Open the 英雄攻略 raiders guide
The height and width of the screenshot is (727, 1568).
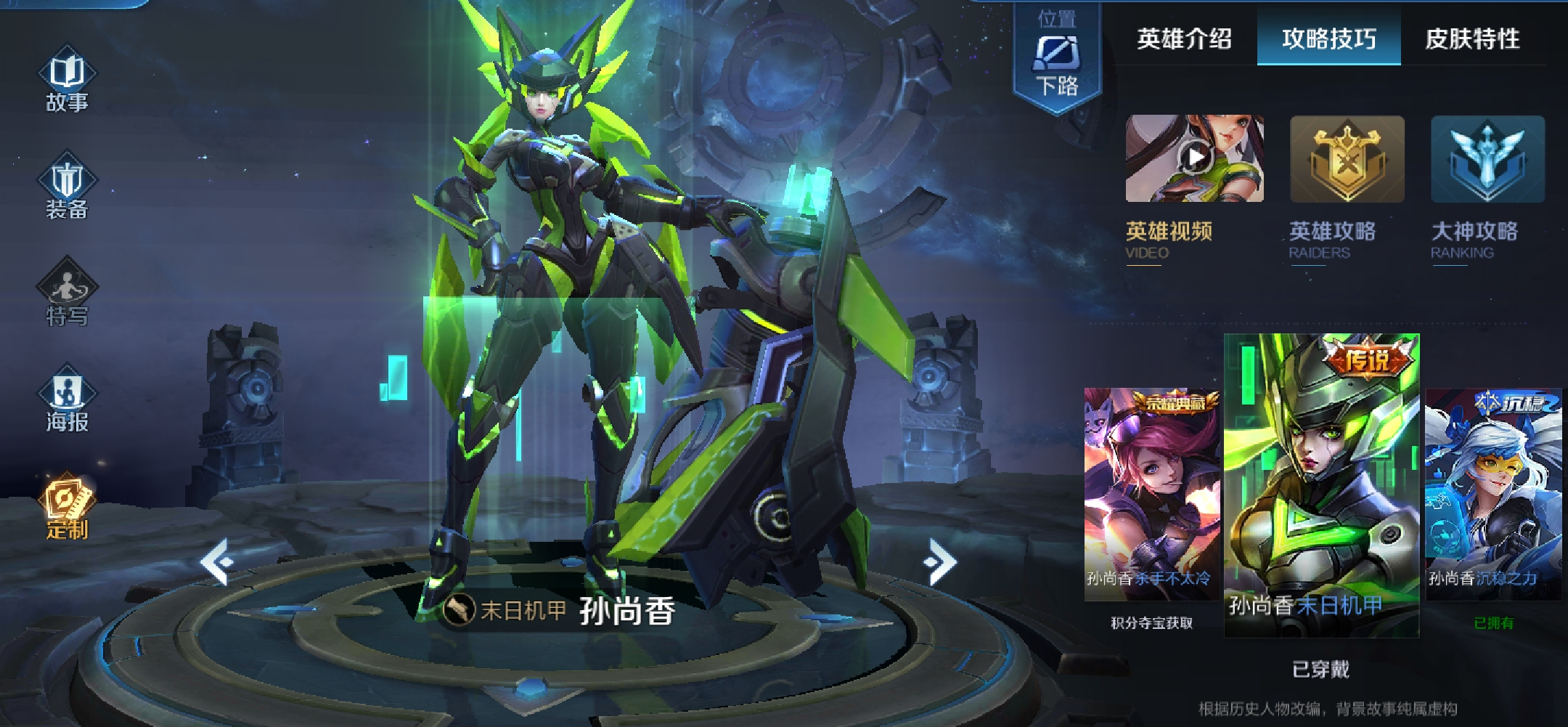[x=1347, y=159]
